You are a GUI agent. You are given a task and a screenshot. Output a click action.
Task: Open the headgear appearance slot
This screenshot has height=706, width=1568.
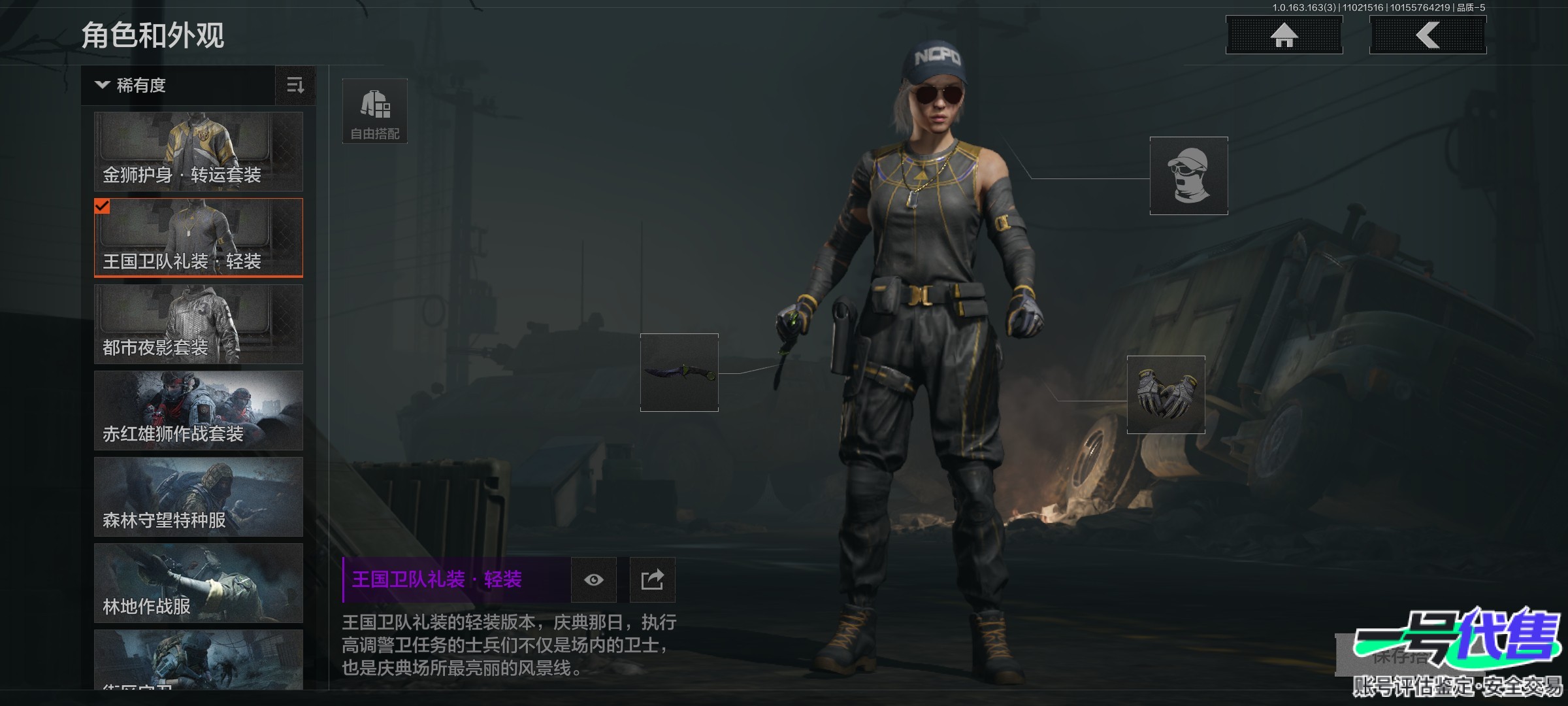pos(1188,176)
